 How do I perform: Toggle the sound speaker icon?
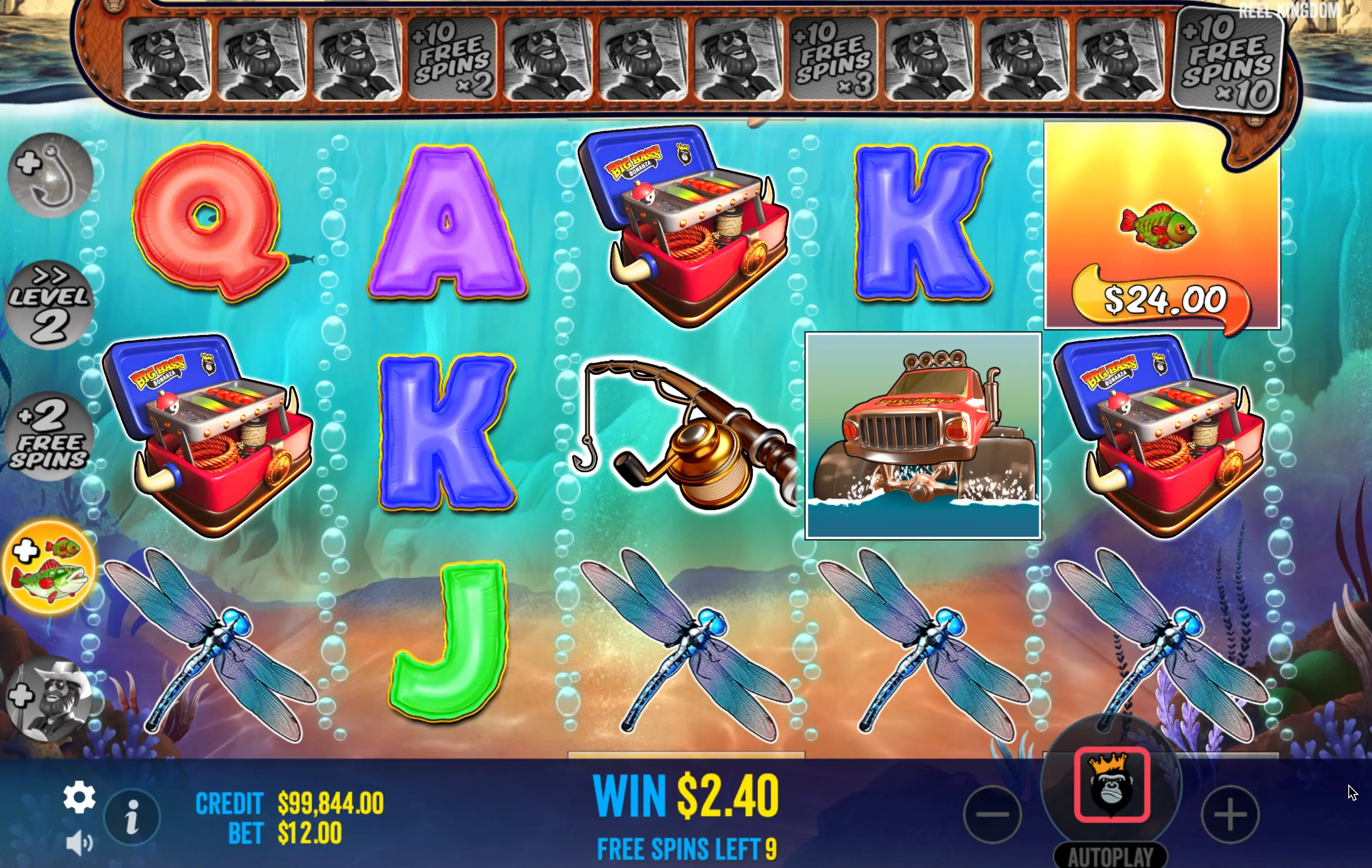tap(79, 842)
